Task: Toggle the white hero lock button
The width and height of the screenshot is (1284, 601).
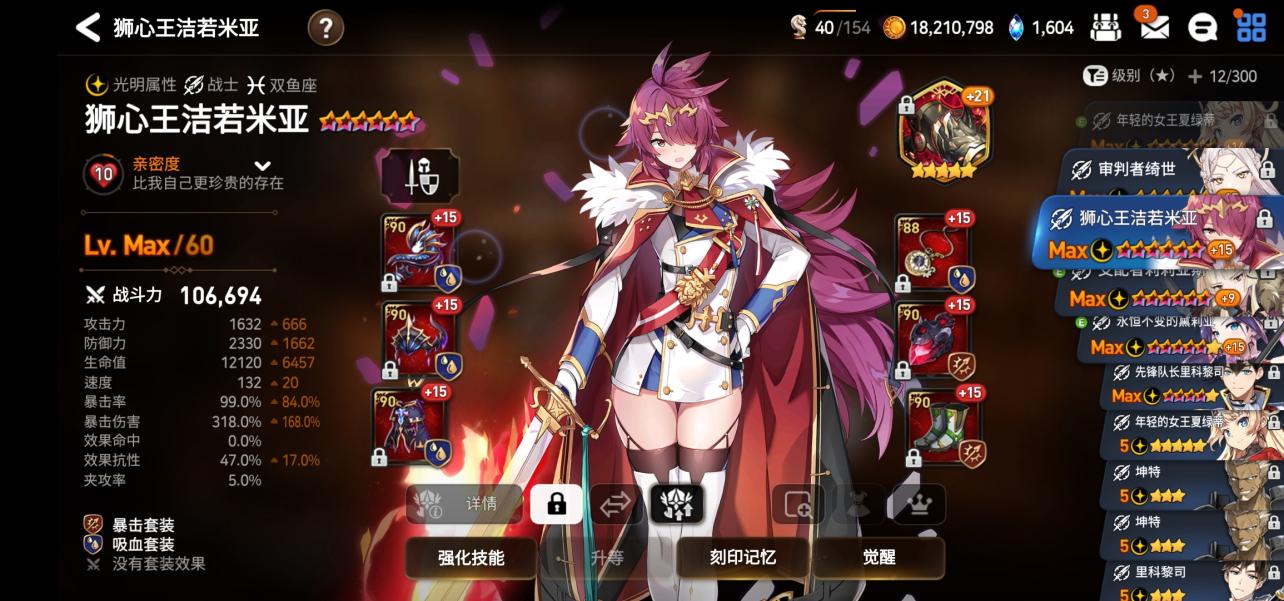Action: [556, 505]
